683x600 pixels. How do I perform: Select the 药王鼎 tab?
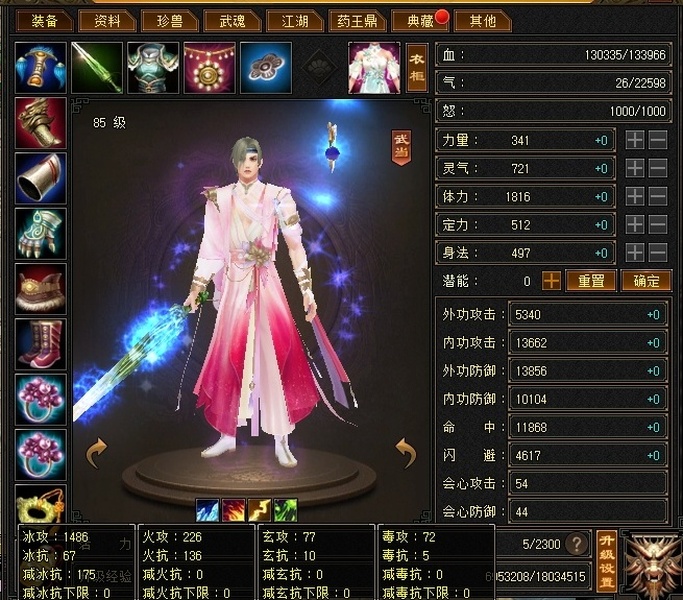[x=354, y=20]
